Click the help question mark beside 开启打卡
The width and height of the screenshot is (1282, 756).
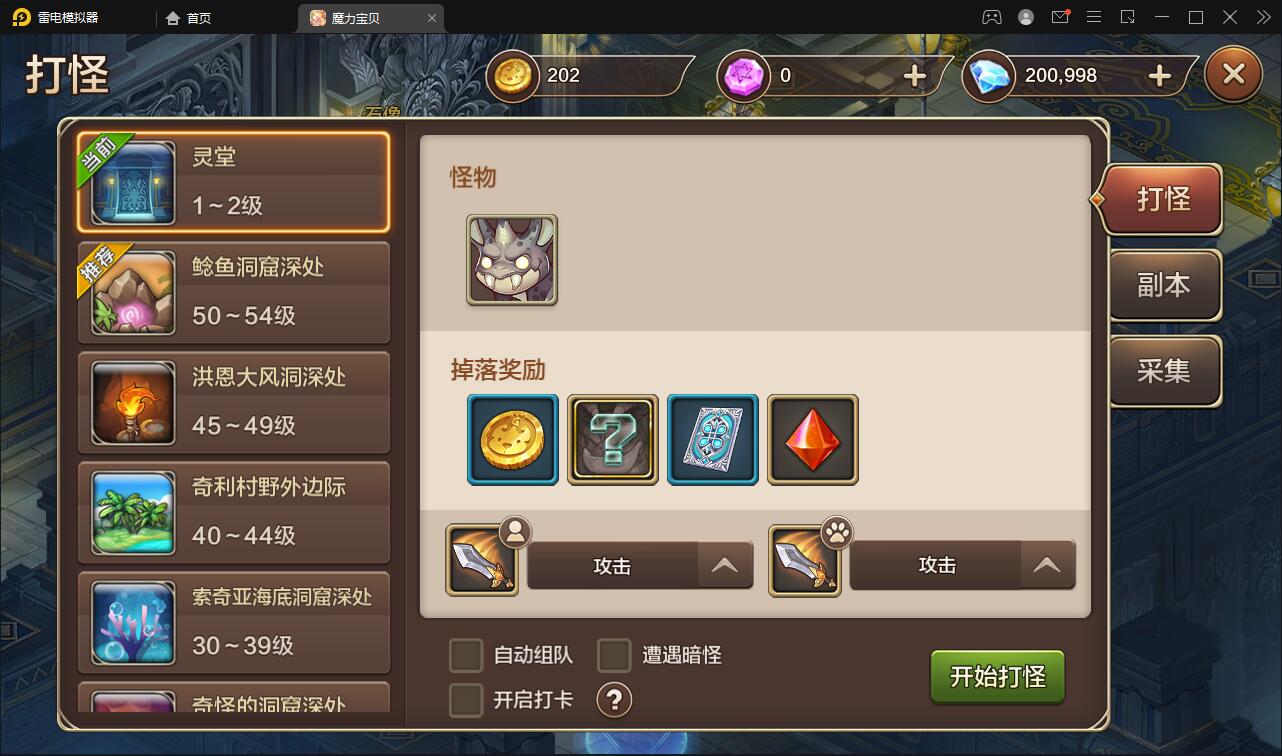[614, 700]
